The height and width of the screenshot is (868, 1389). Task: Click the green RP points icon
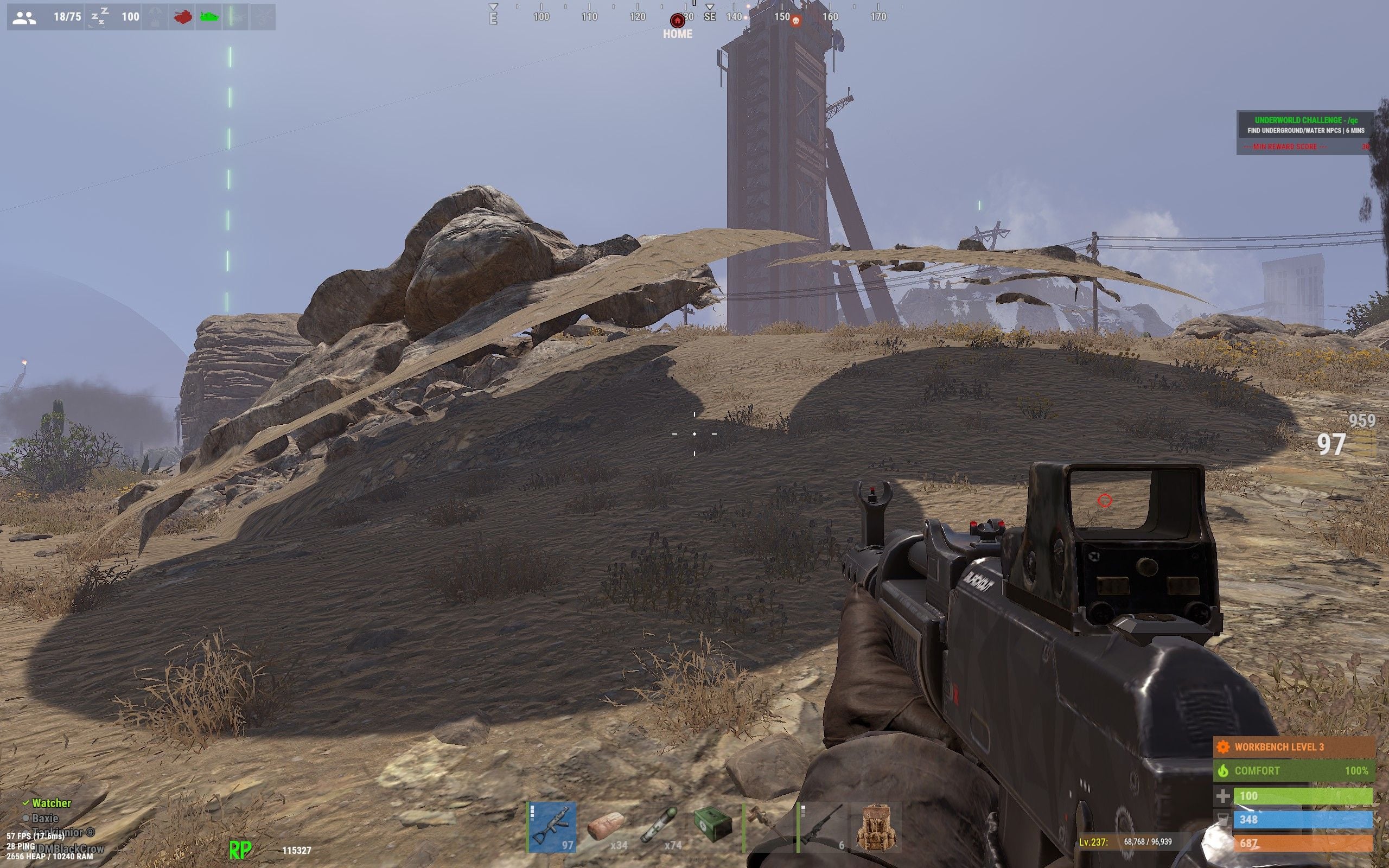click(x=240, y=850)
